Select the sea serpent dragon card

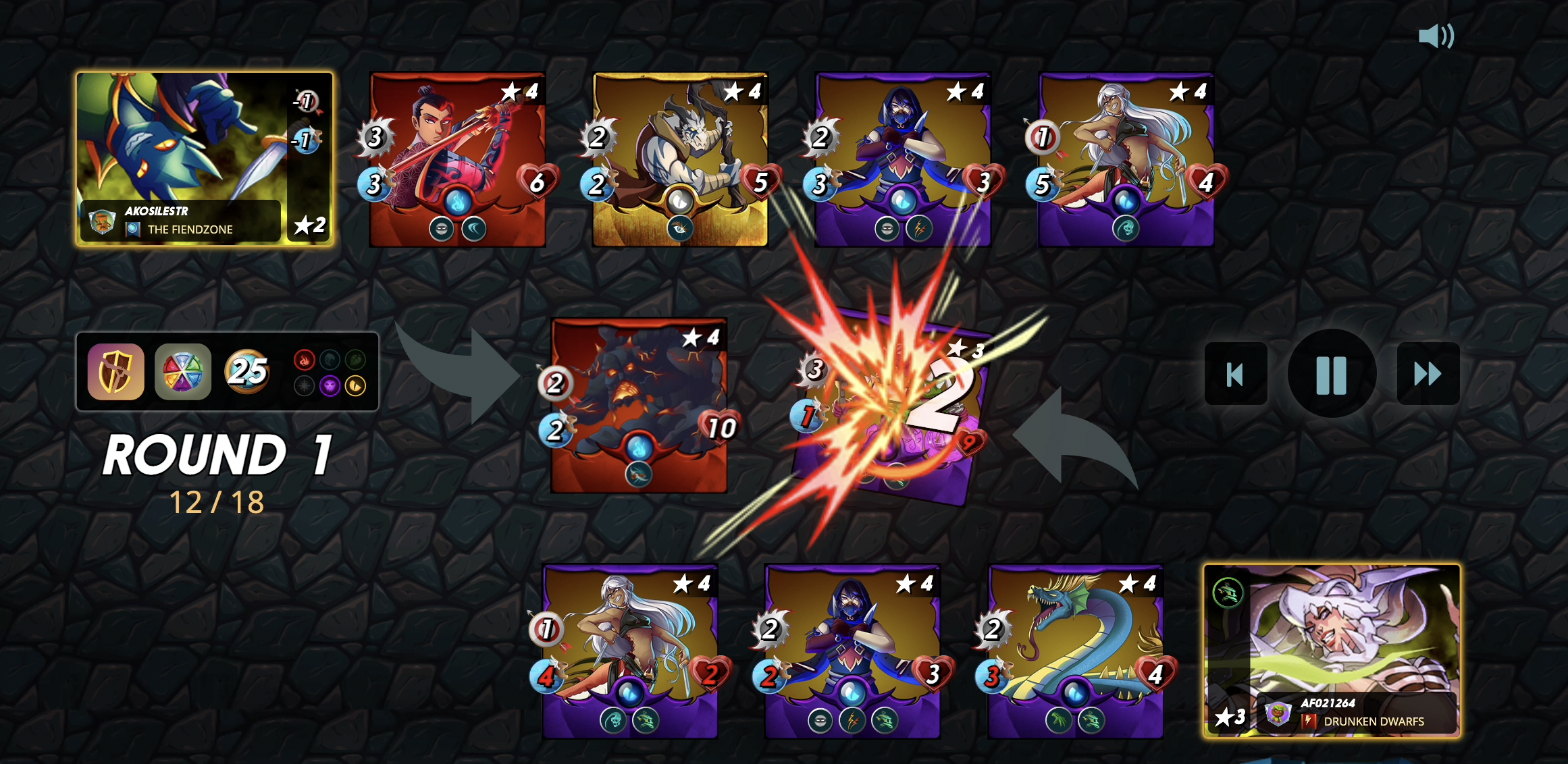click(x=1075, y=651)
